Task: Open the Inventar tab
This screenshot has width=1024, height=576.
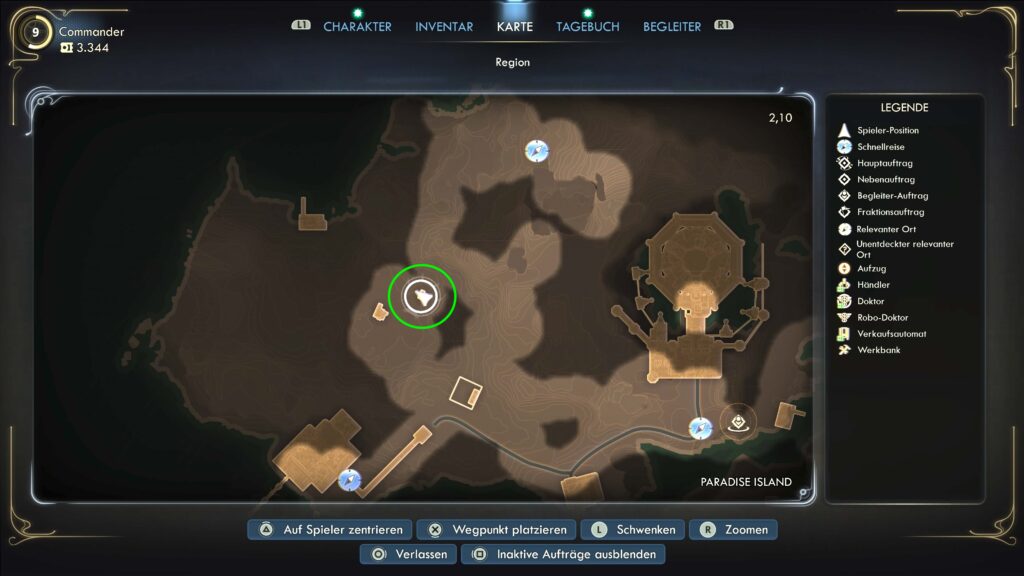Action: [x=445, y=27]
